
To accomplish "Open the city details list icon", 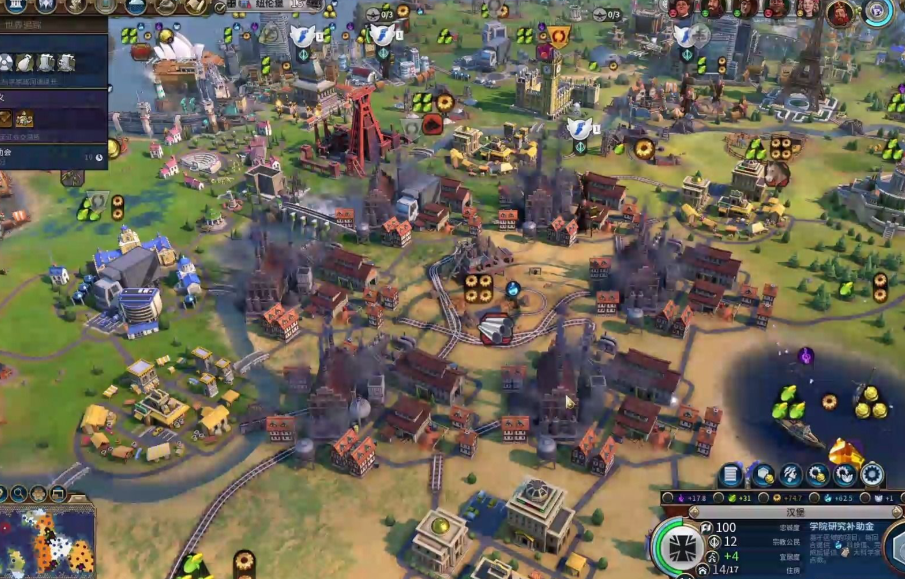I will point(732,475).
